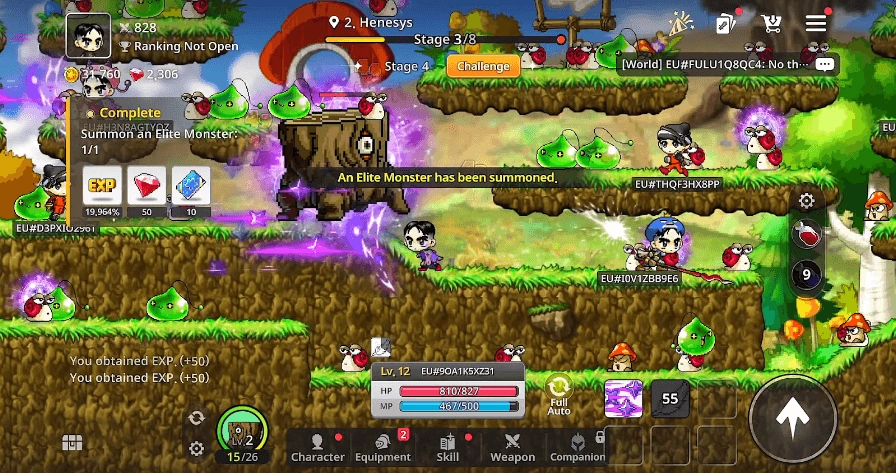Click the player avatar portrait
The image size is (896, 473).
point(88,37)
